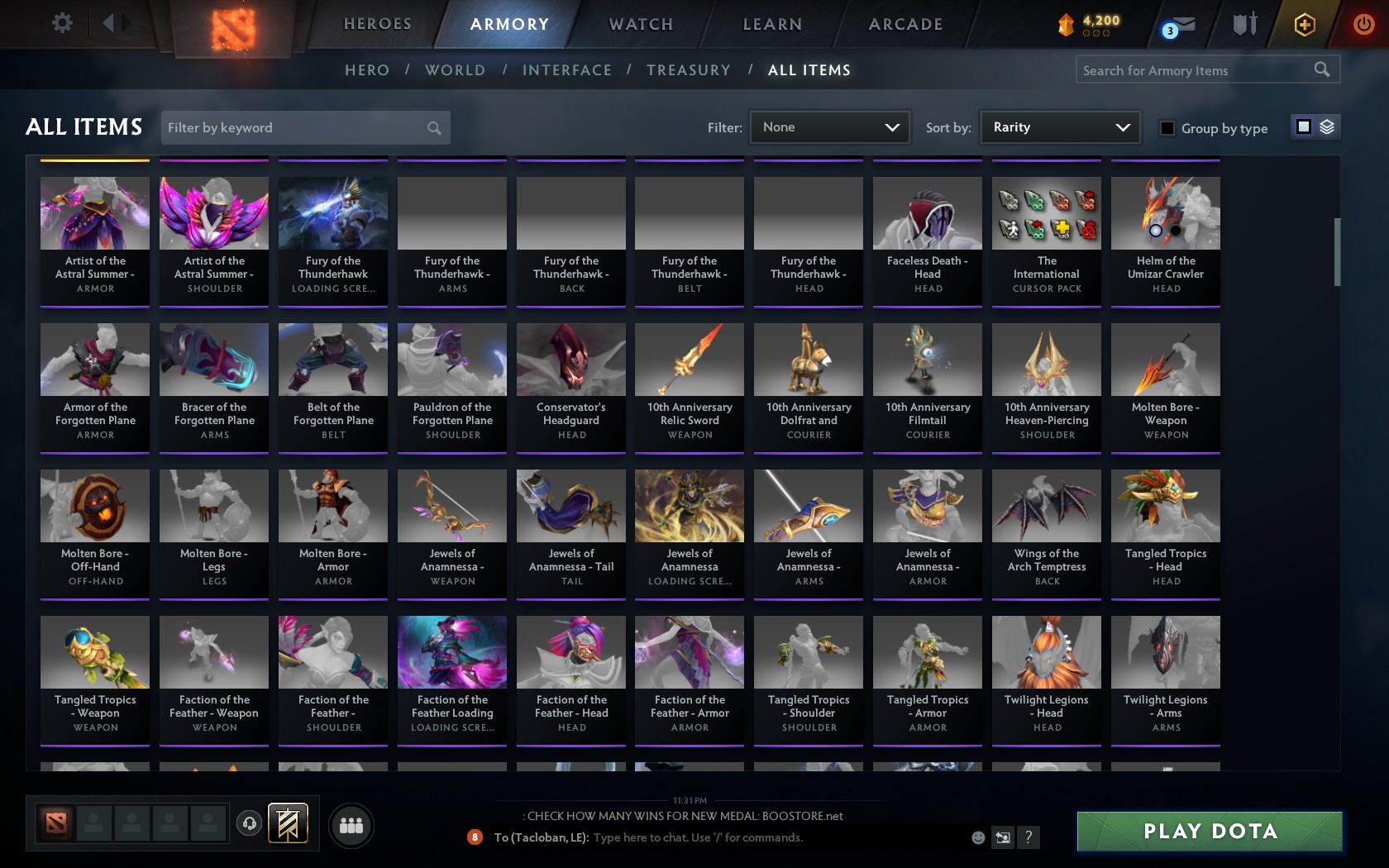Screen dimensions: 1389x868
Task: Toggle the layered view icon next to grid toggle
Action: (x=1327, y=127)
